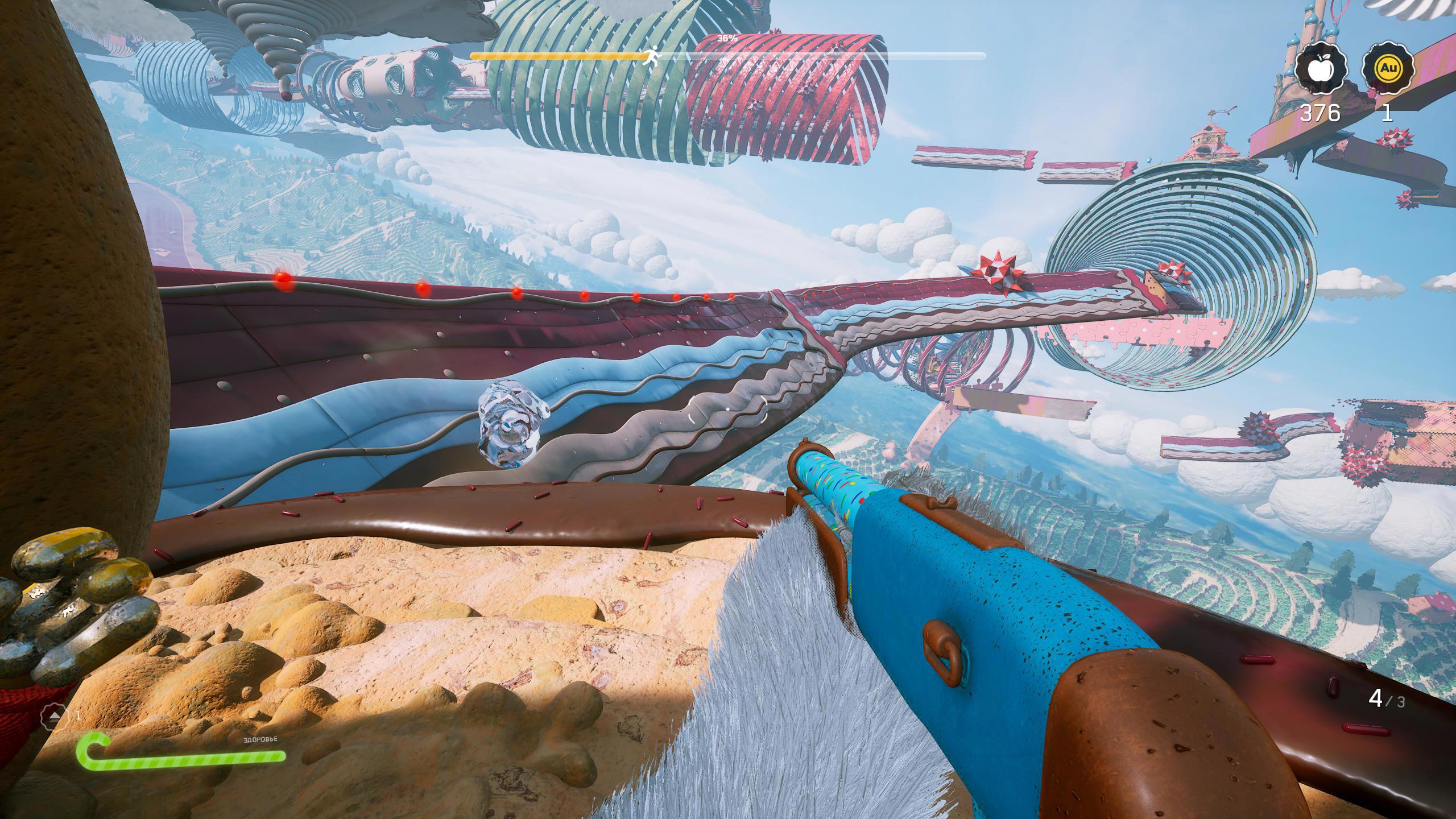Click the runner marker on the progress bar
The width and height of the screenshot is (1456, 819).
click(652, 56)
